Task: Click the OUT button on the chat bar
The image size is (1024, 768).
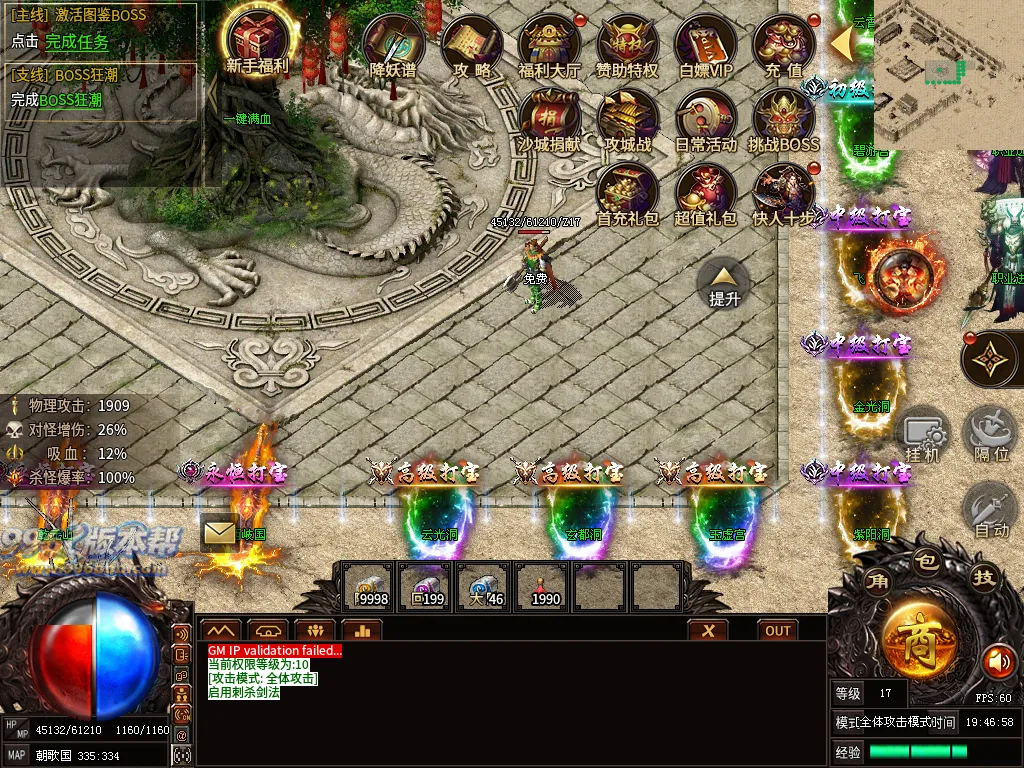Action: 778,630
